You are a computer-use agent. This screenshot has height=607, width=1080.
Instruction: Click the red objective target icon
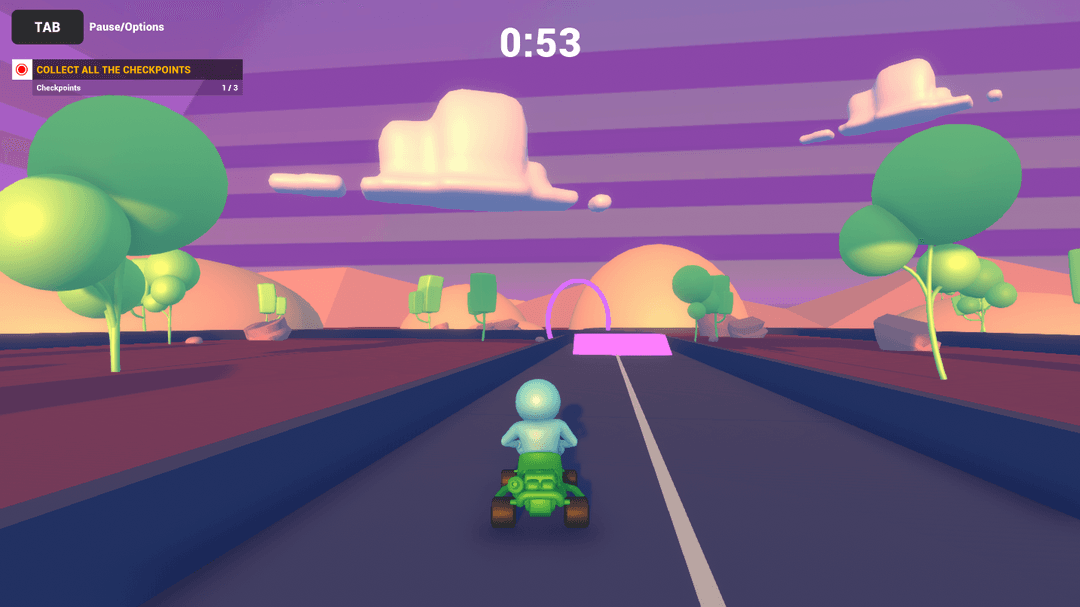pyautogui.click(x=22, y=70)
